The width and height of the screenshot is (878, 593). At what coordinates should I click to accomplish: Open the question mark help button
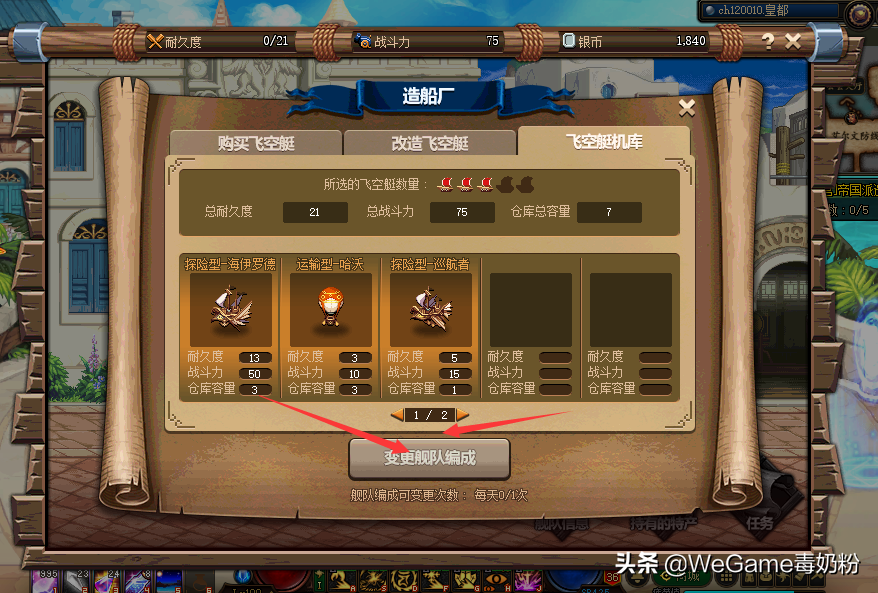pos(767,41)
